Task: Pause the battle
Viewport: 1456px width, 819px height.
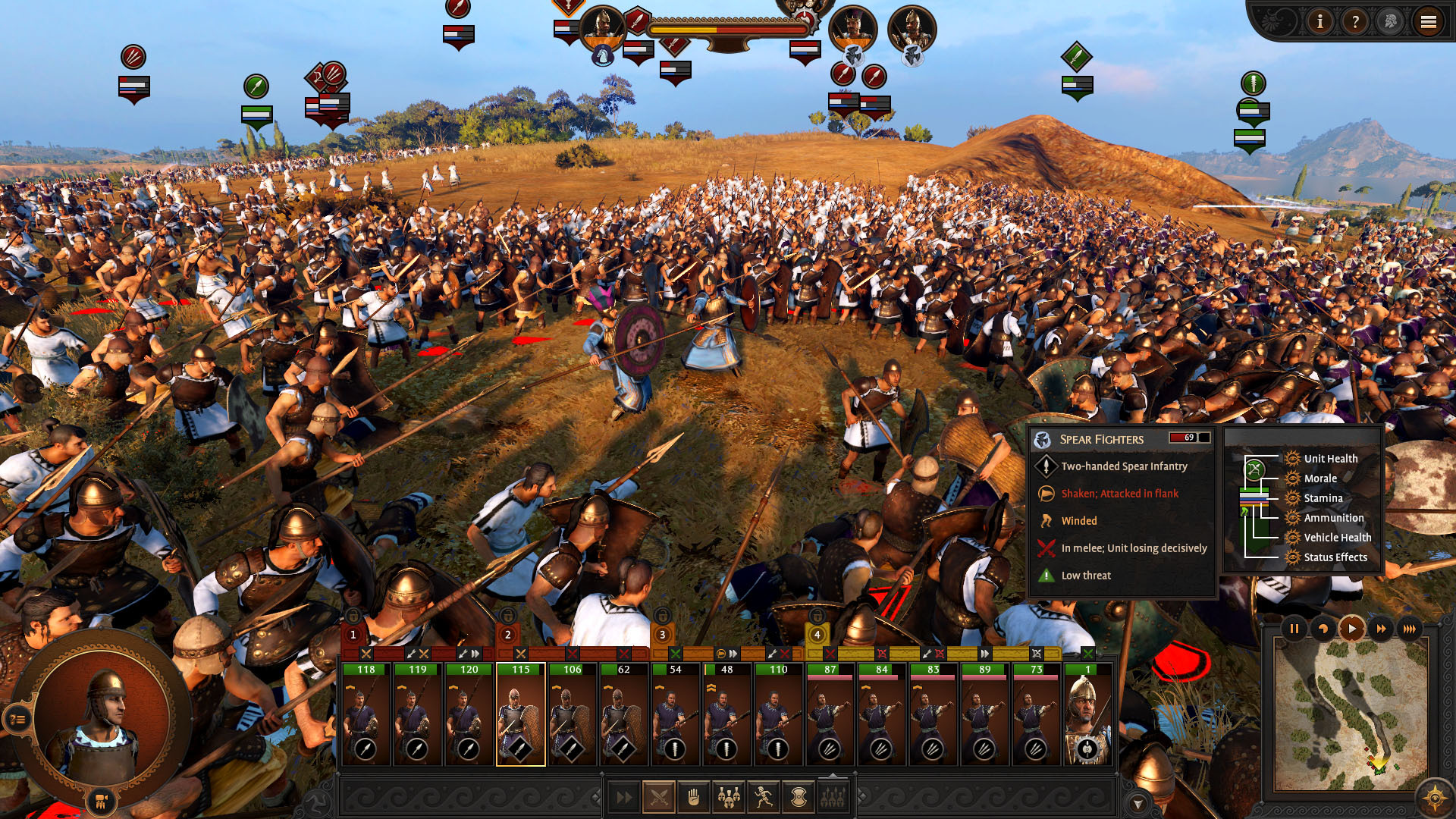Action: (1294, 629)
